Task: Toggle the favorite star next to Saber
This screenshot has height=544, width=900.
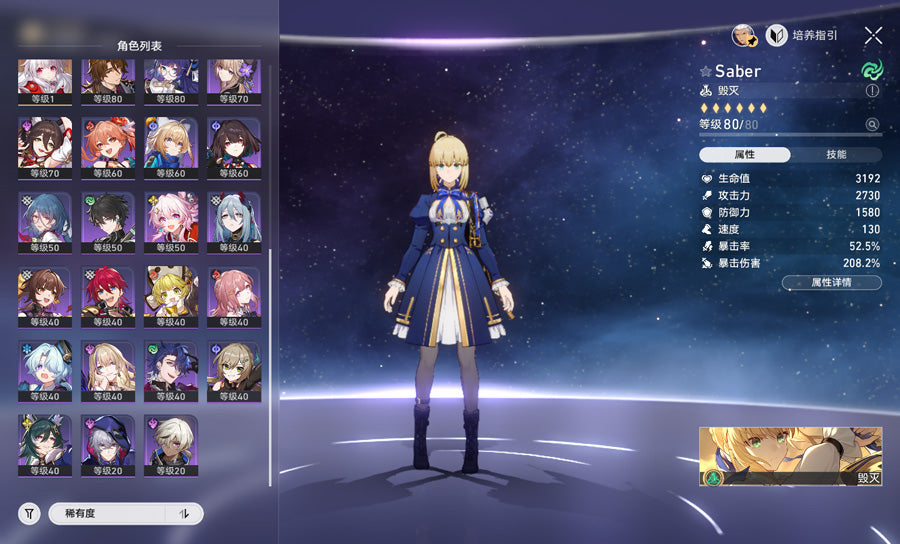Action: point(706,72)
